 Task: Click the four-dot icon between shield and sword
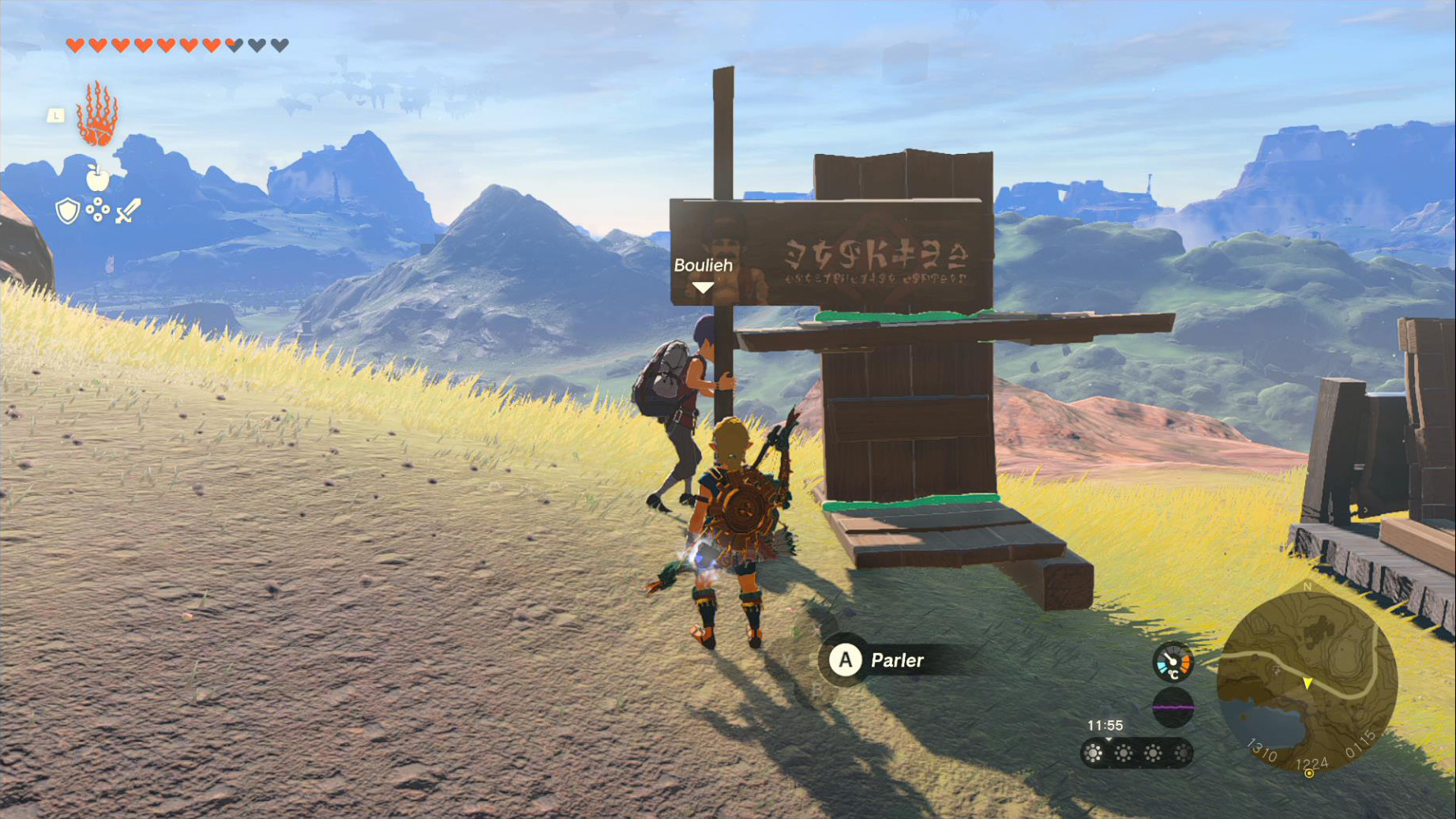click(x=98, y=209)
